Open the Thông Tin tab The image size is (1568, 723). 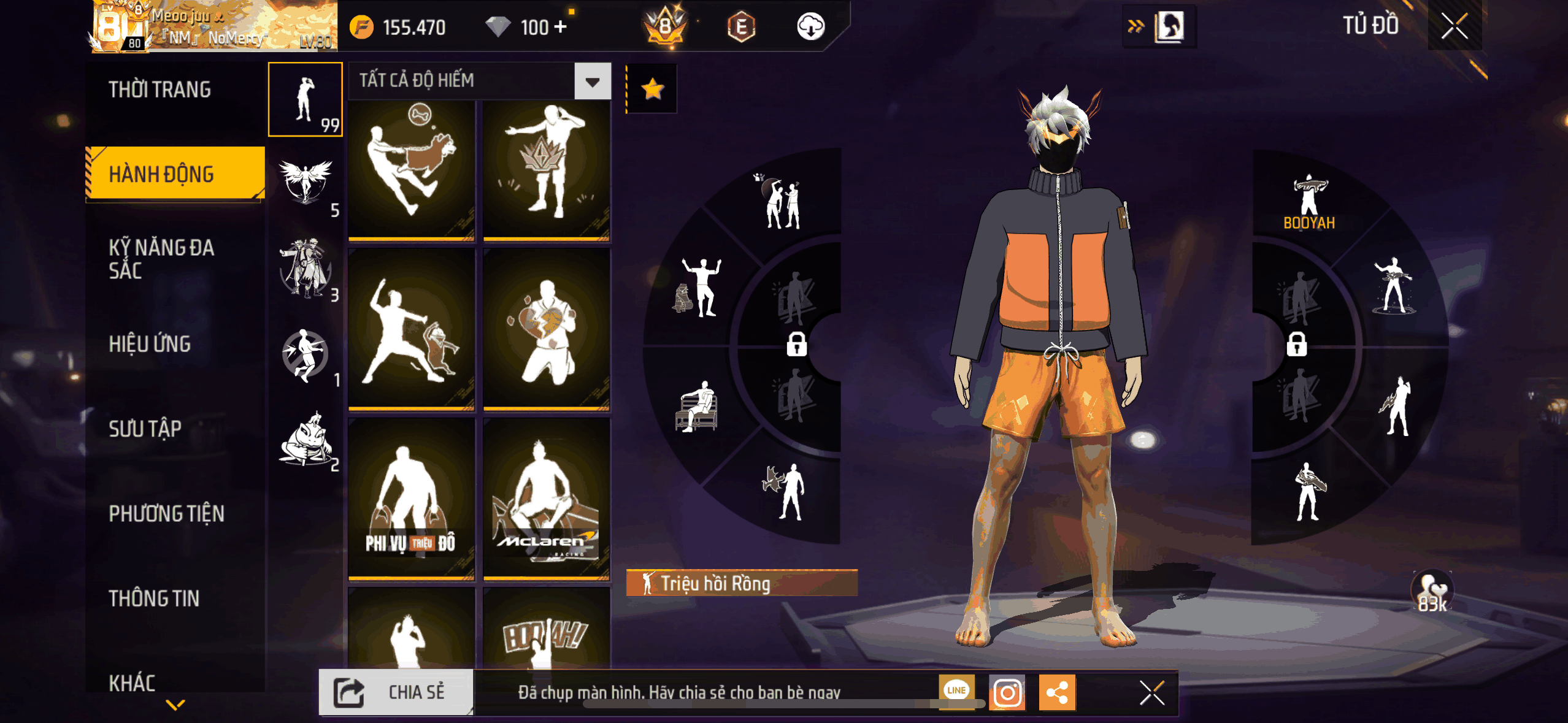tap(154, 599)
